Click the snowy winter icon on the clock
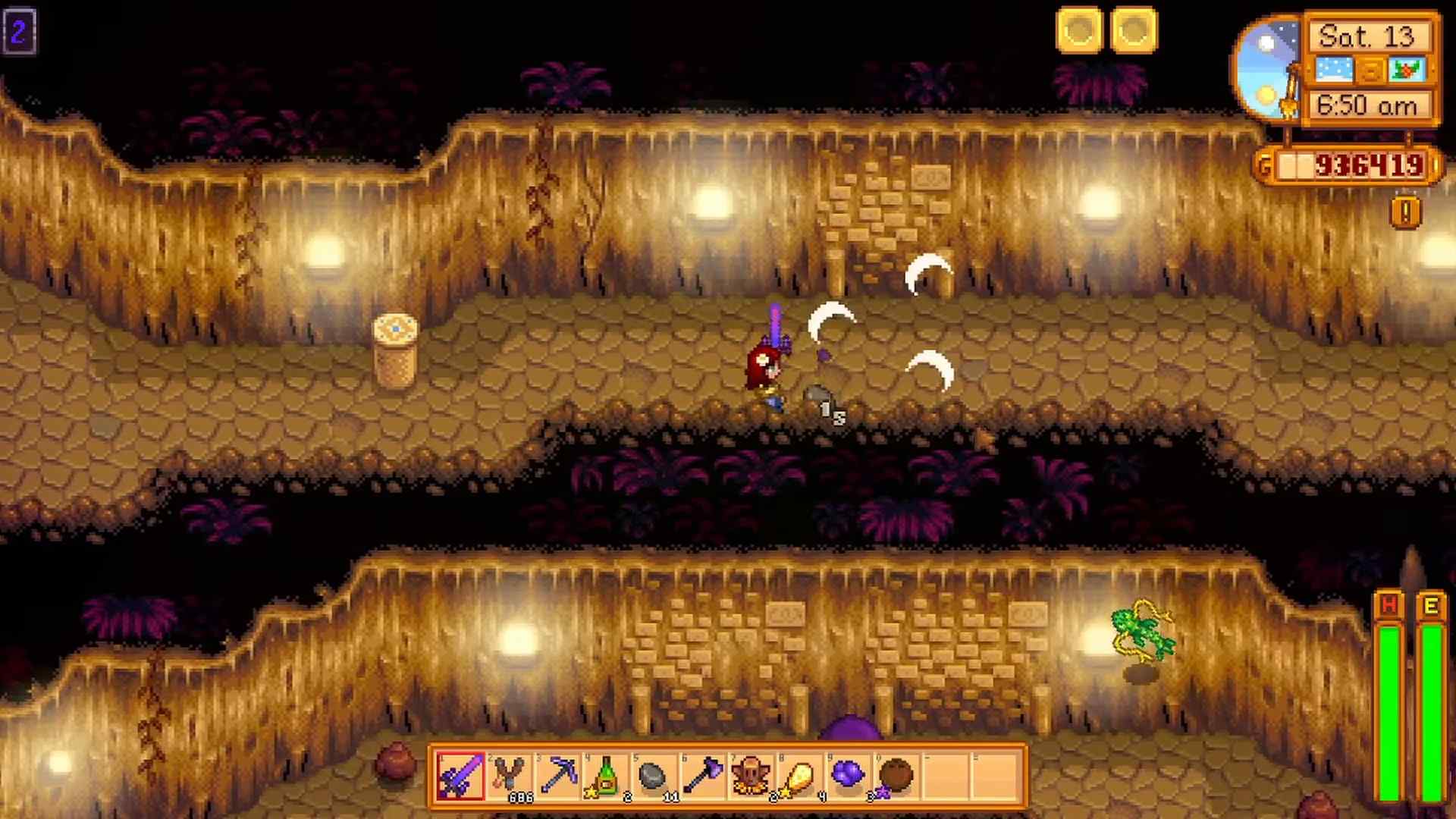Viewport: 1456px width, 819px height. 1334,70
